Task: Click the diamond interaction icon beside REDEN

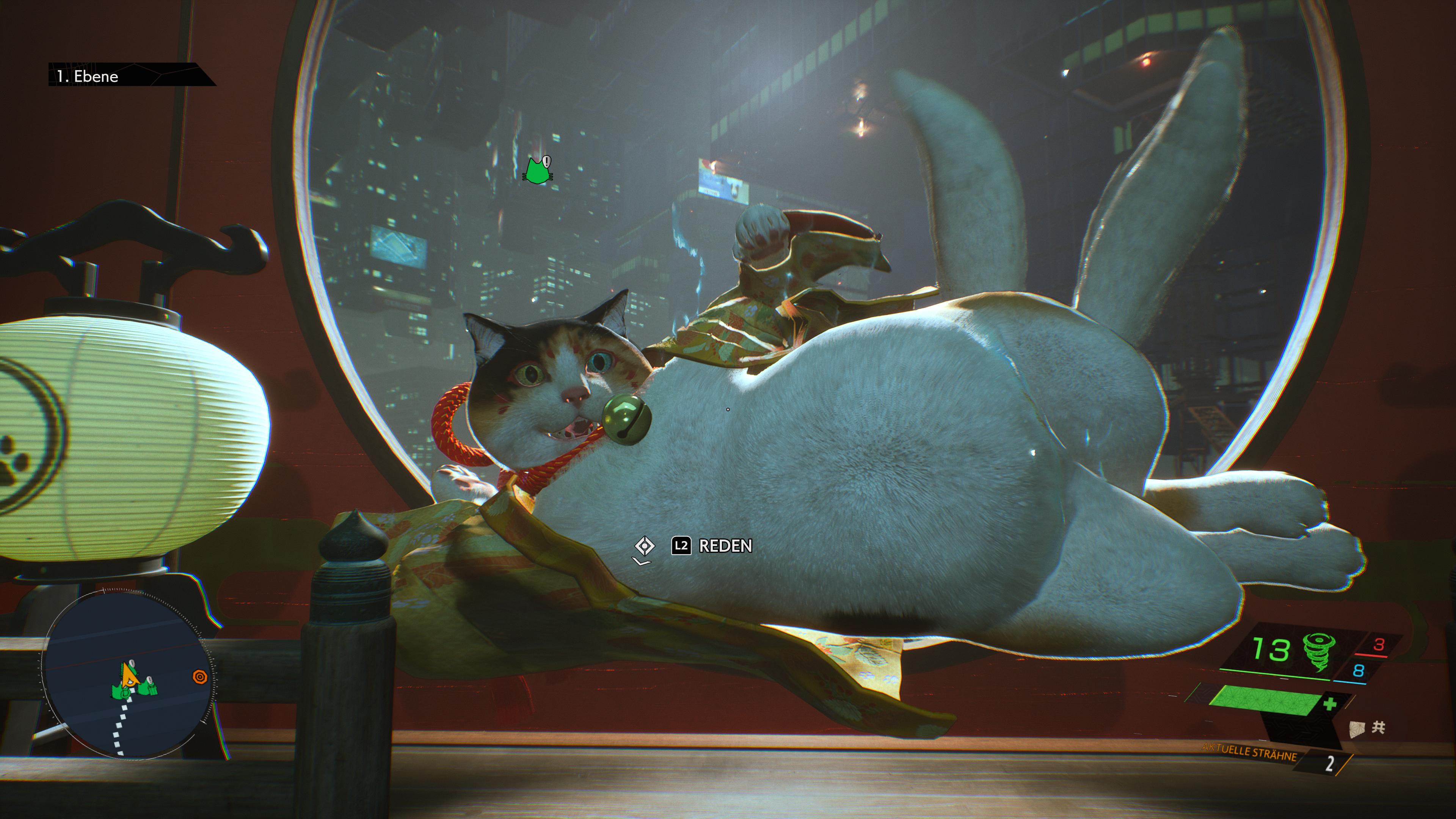Action: pyautogui.click(x=644, y=546)
